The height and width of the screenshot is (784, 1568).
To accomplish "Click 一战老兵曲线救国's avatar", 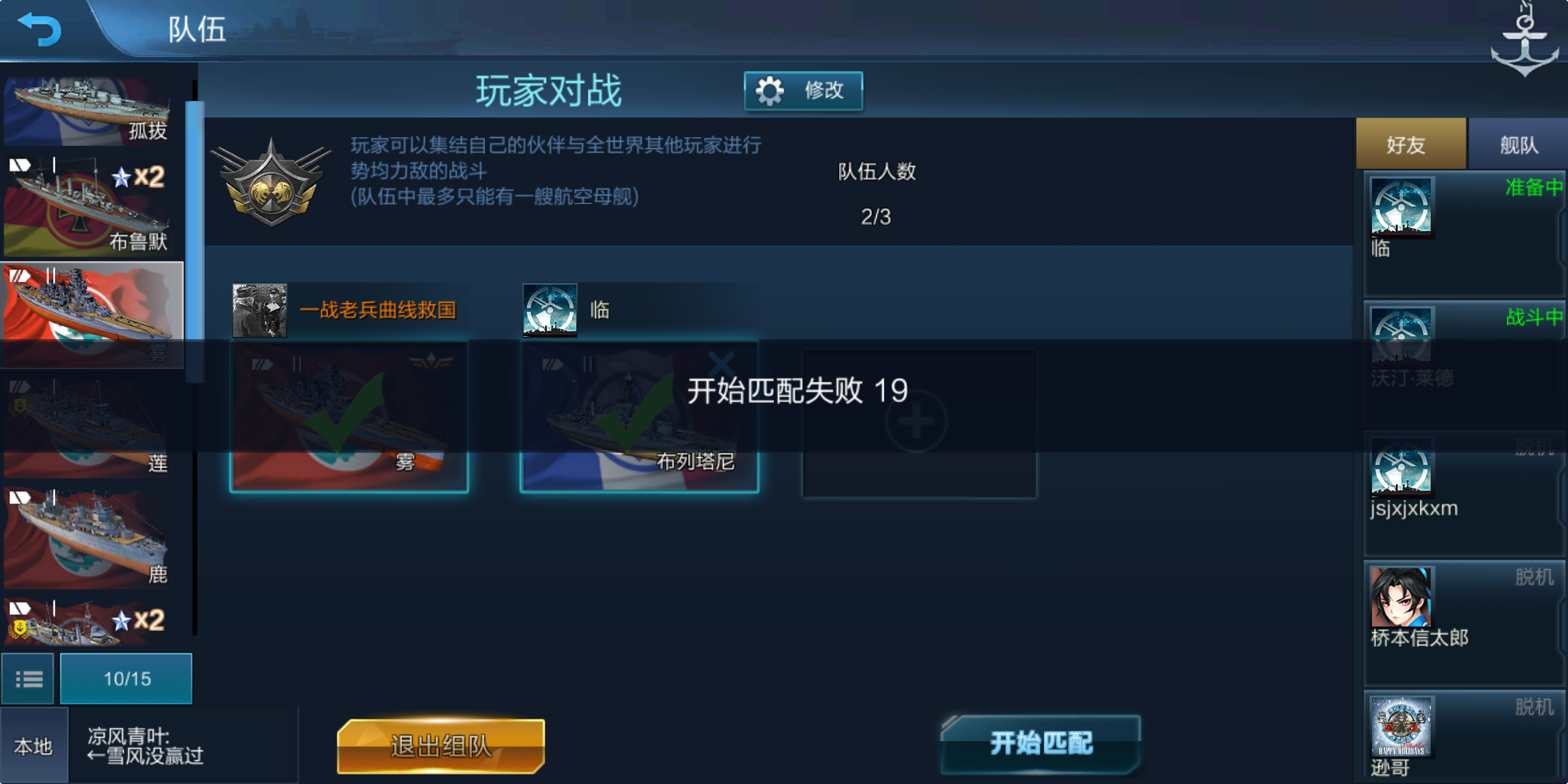I will pos(259,309).
